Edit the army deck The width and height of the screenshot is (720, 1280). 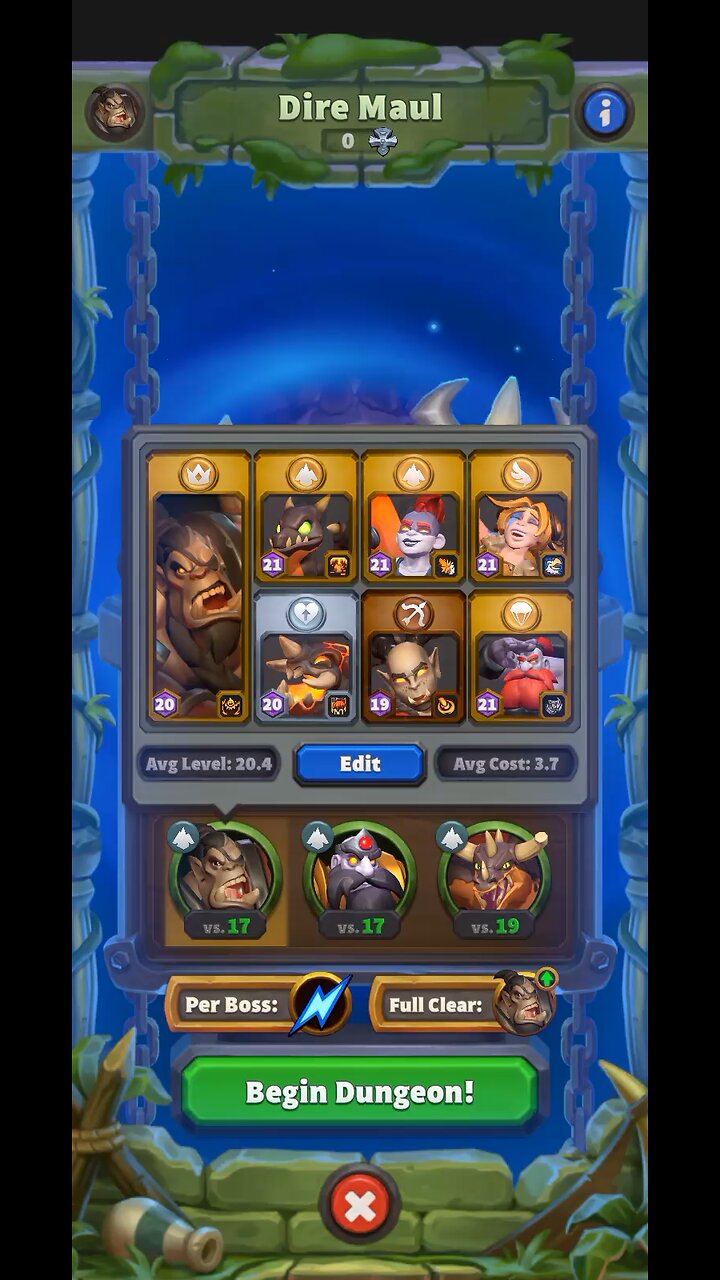tap(360, 764)
